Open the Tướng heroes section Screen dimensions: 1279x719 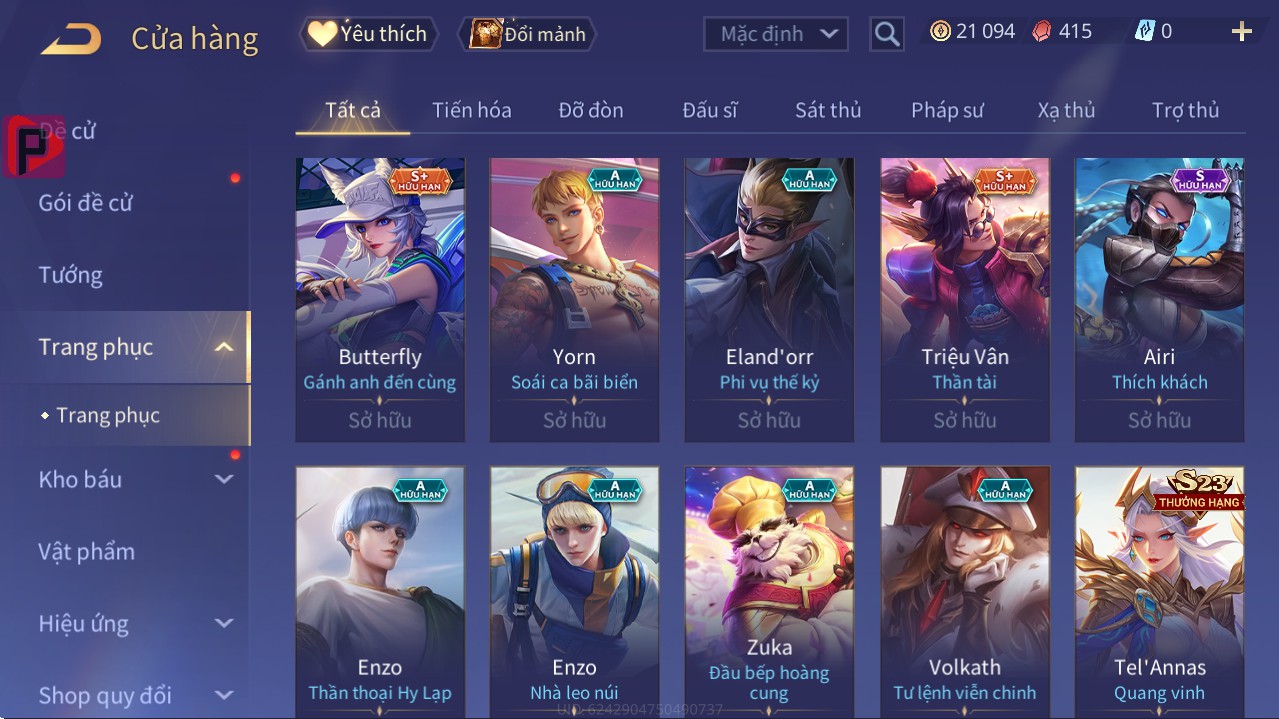pos(71,275)
